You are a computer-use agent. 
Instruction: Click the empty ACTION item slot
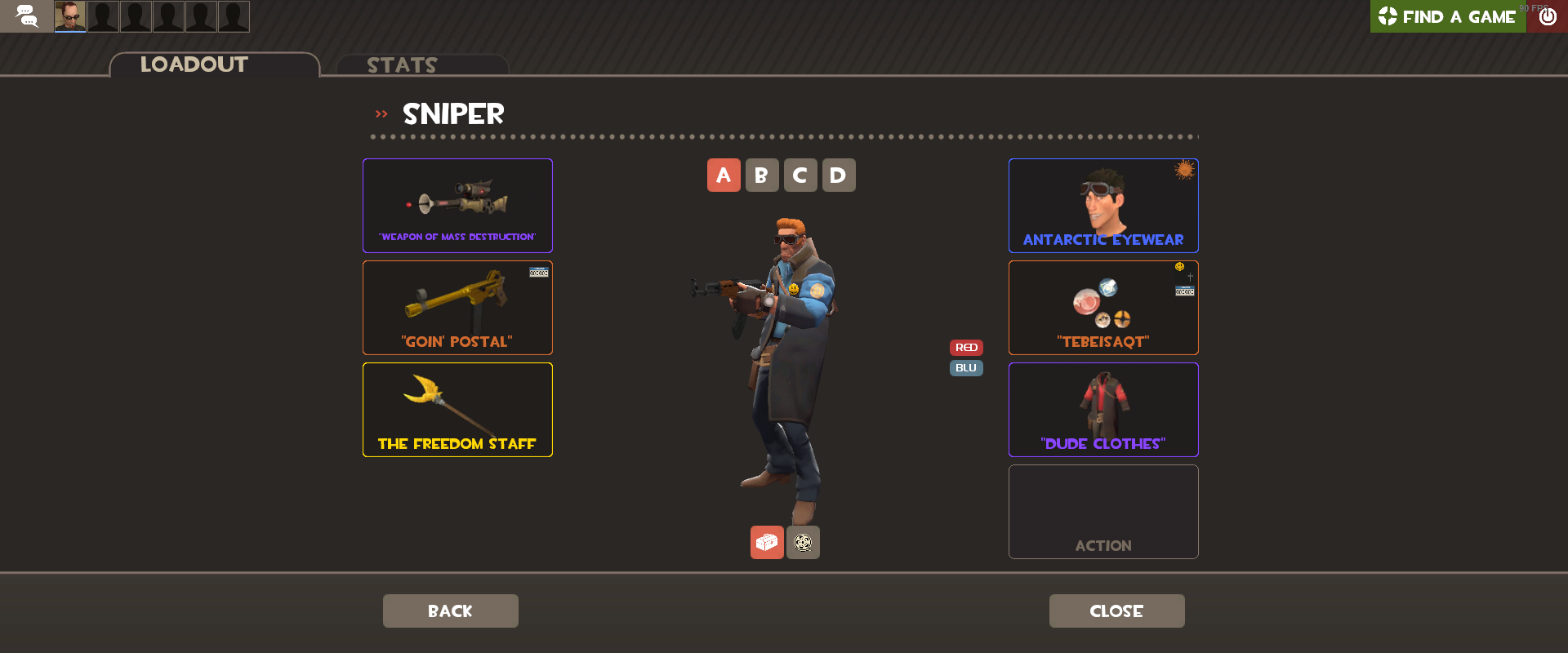tap(1103, 512)
